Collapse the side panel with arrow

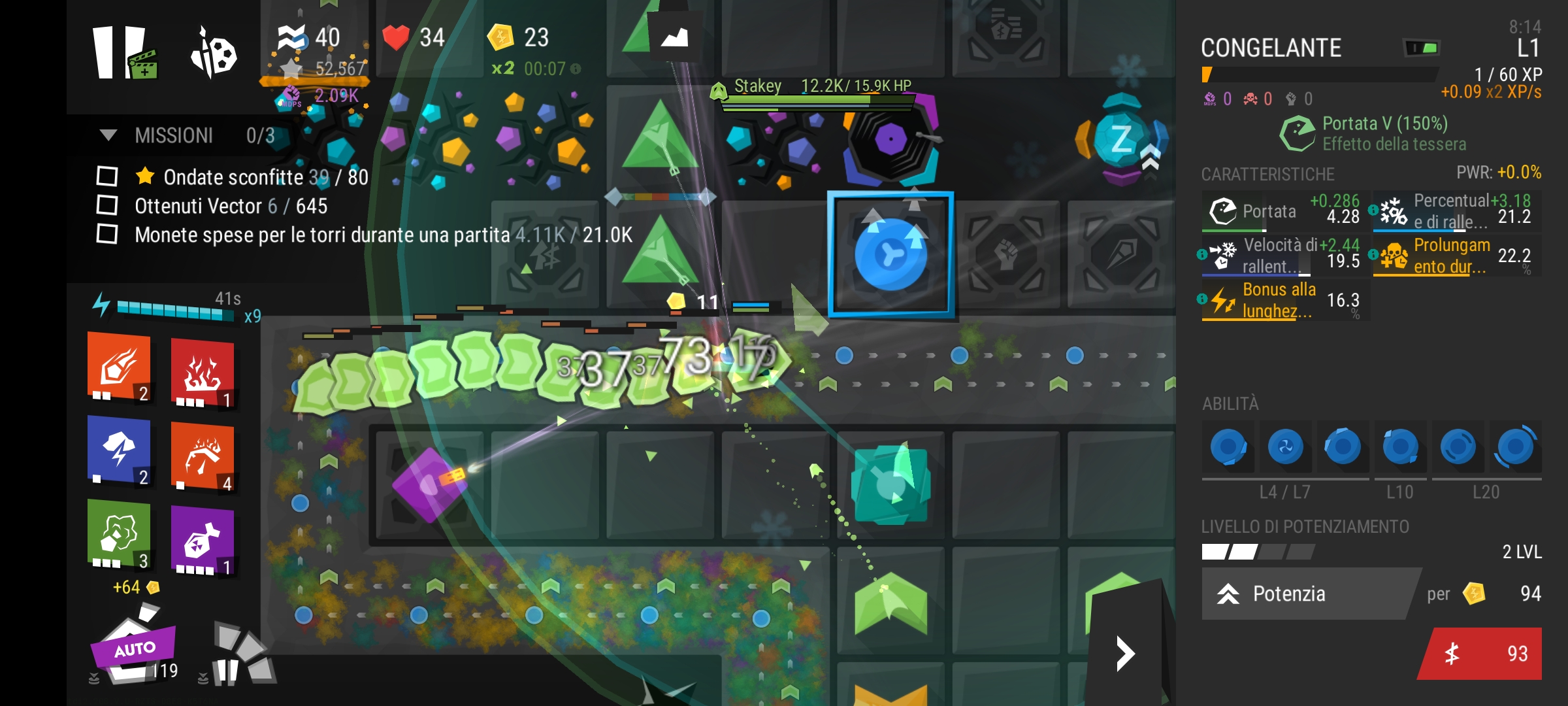1125,654
